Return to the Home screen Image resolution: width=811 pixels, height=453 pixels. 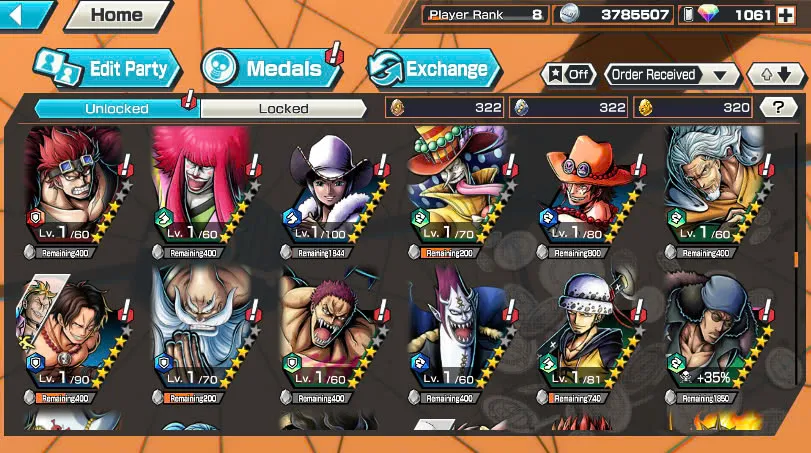115,15
